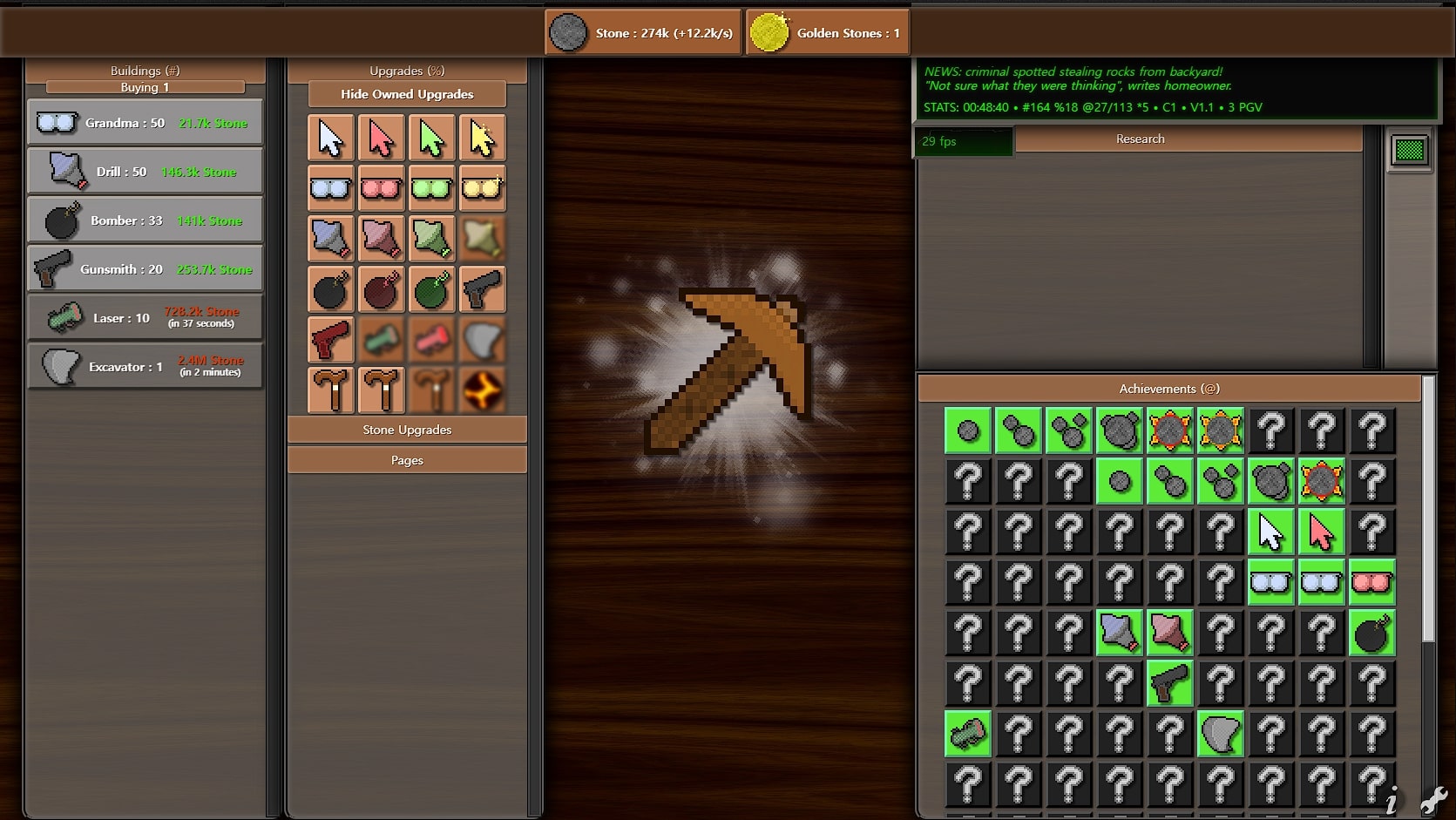The width and height of the screenshot is (1456, 820).
Task: Select the fiery orb upgrade
Action: (482, 390)
